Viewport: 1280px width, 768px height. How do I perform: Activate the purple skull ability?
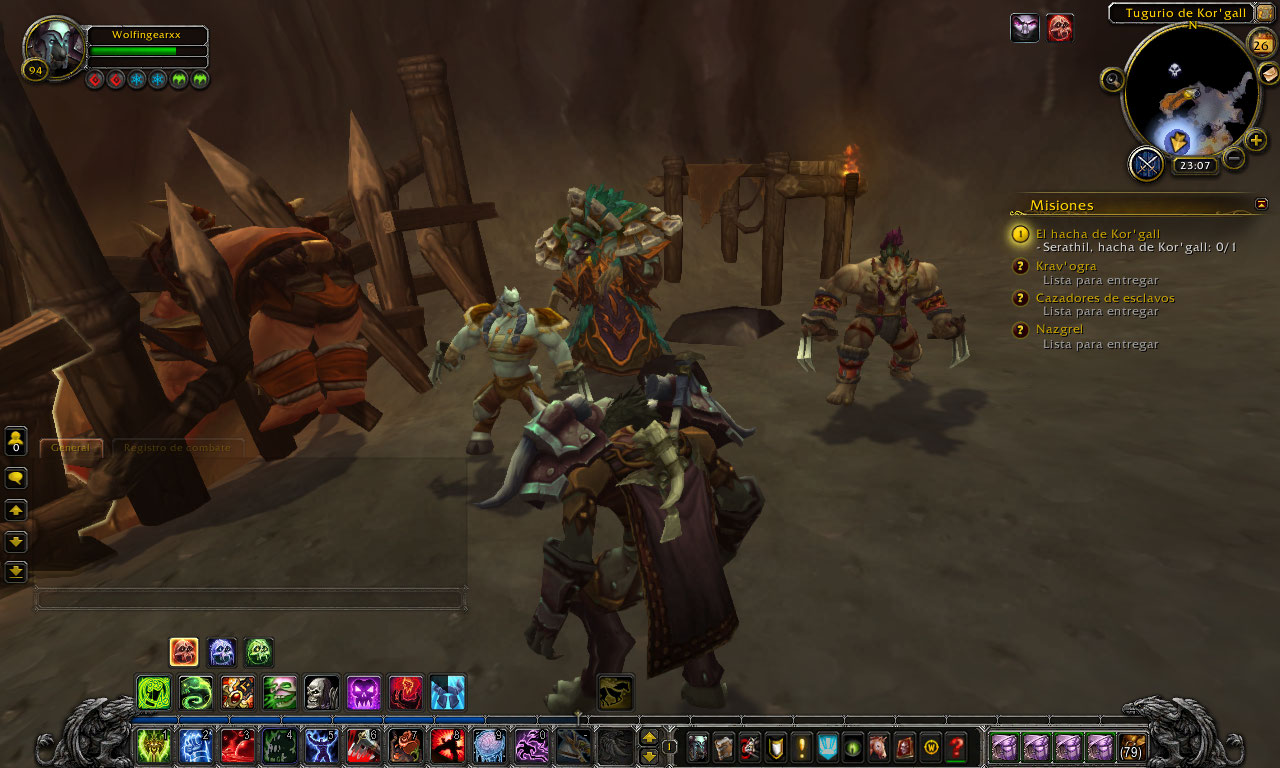(363, 692)
